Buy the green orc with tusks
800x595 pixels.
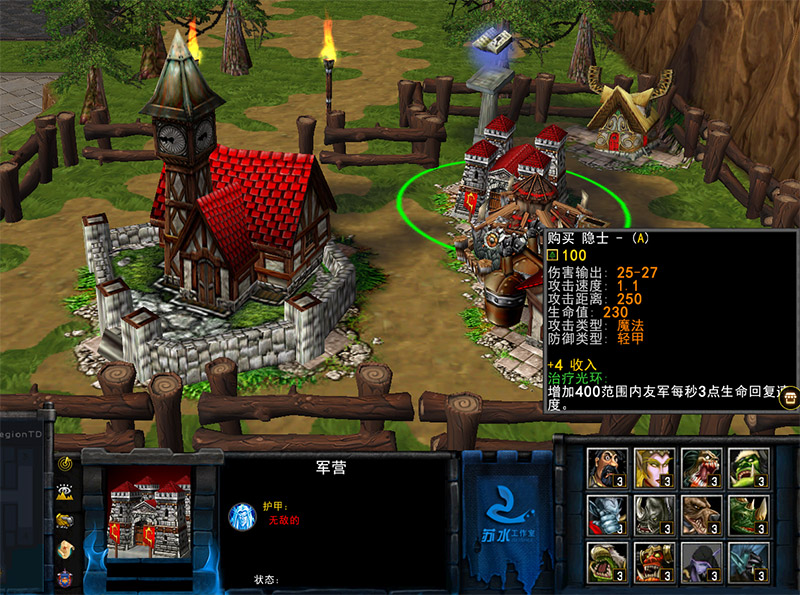749,467
